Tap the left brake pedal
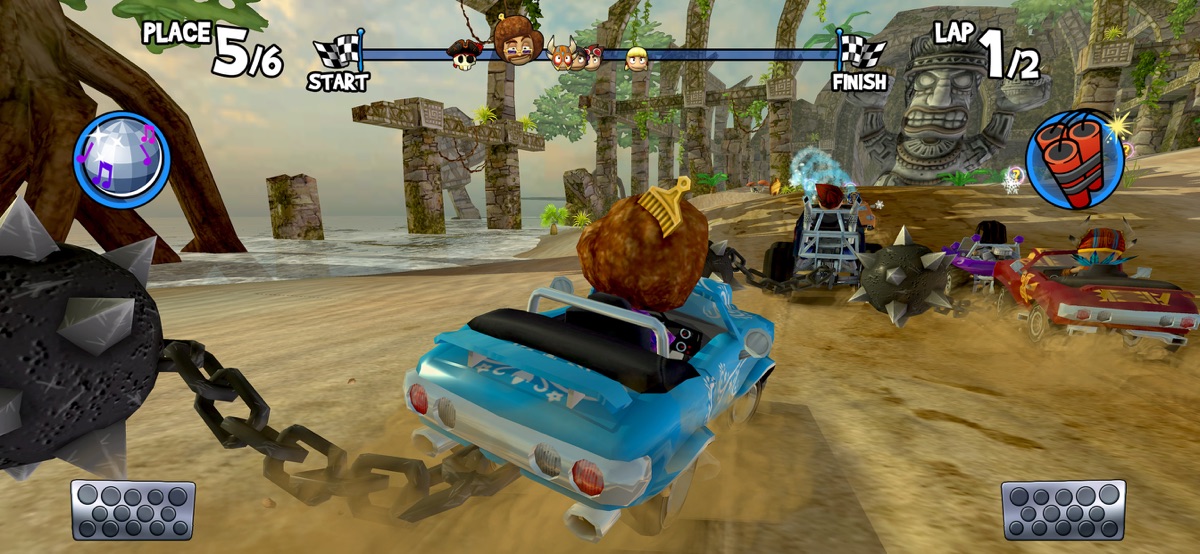The image size is (1200, 554). [133, 509]
